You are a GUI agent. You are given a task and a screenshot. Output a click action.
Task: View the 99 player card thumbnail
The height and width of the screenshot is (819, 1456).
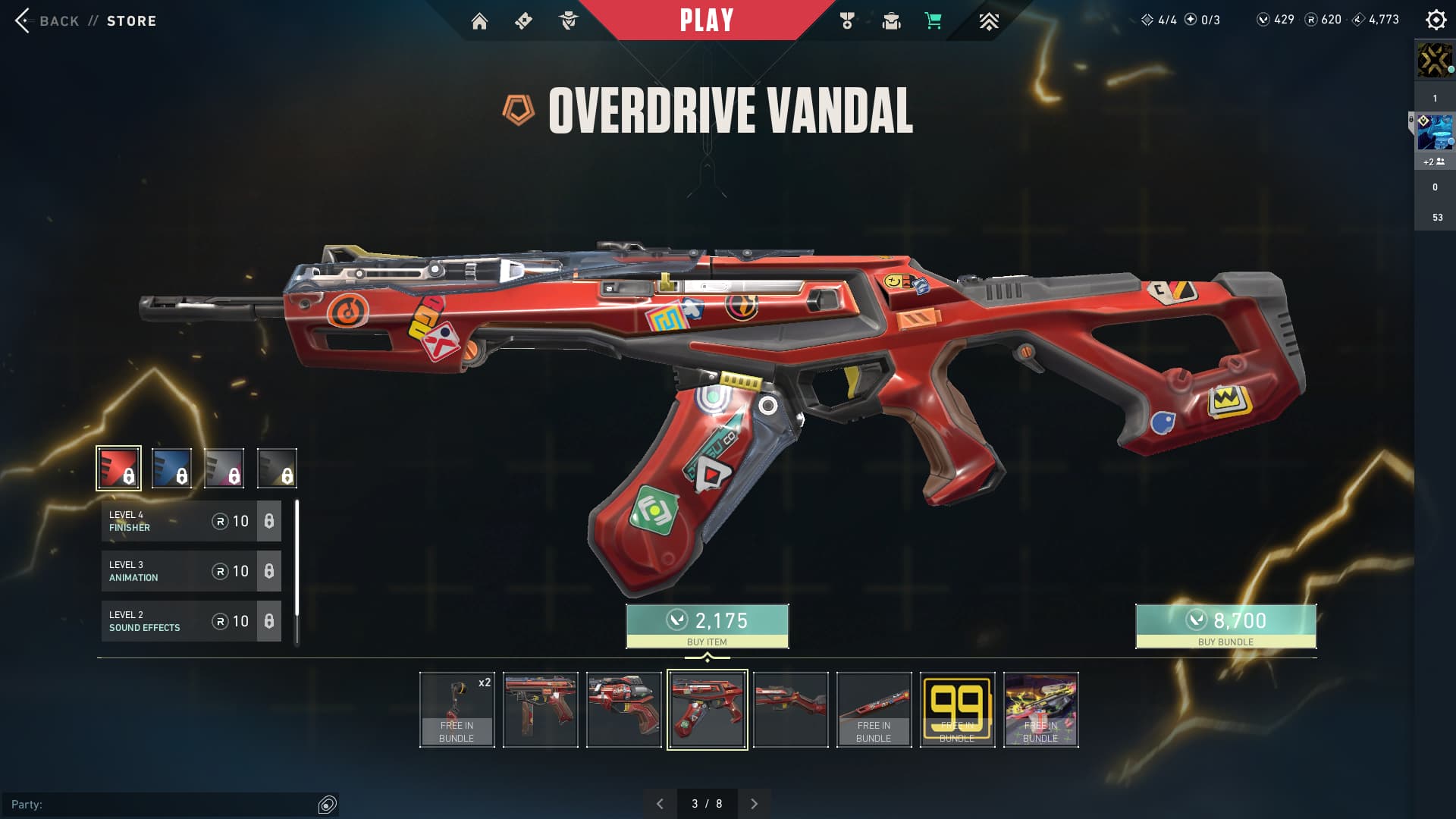[x=957, y=710]
